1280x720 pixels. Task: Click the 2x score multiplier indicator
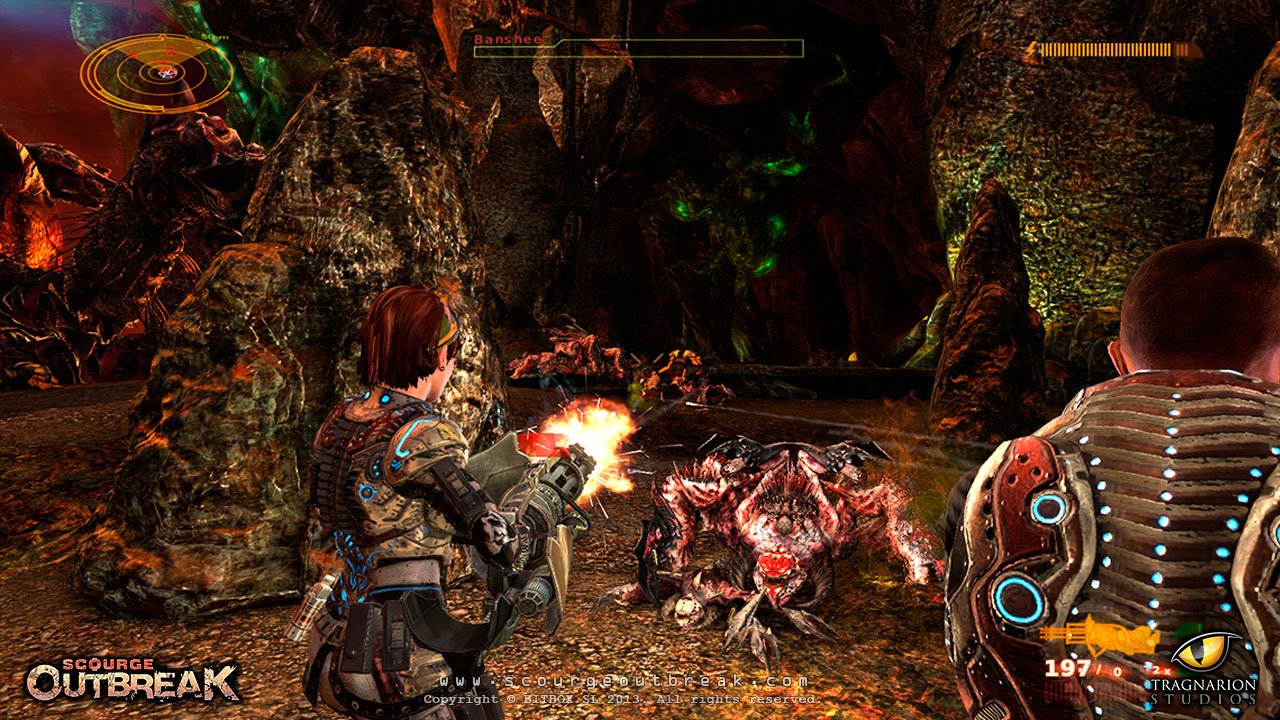[x=1161, y=670]
